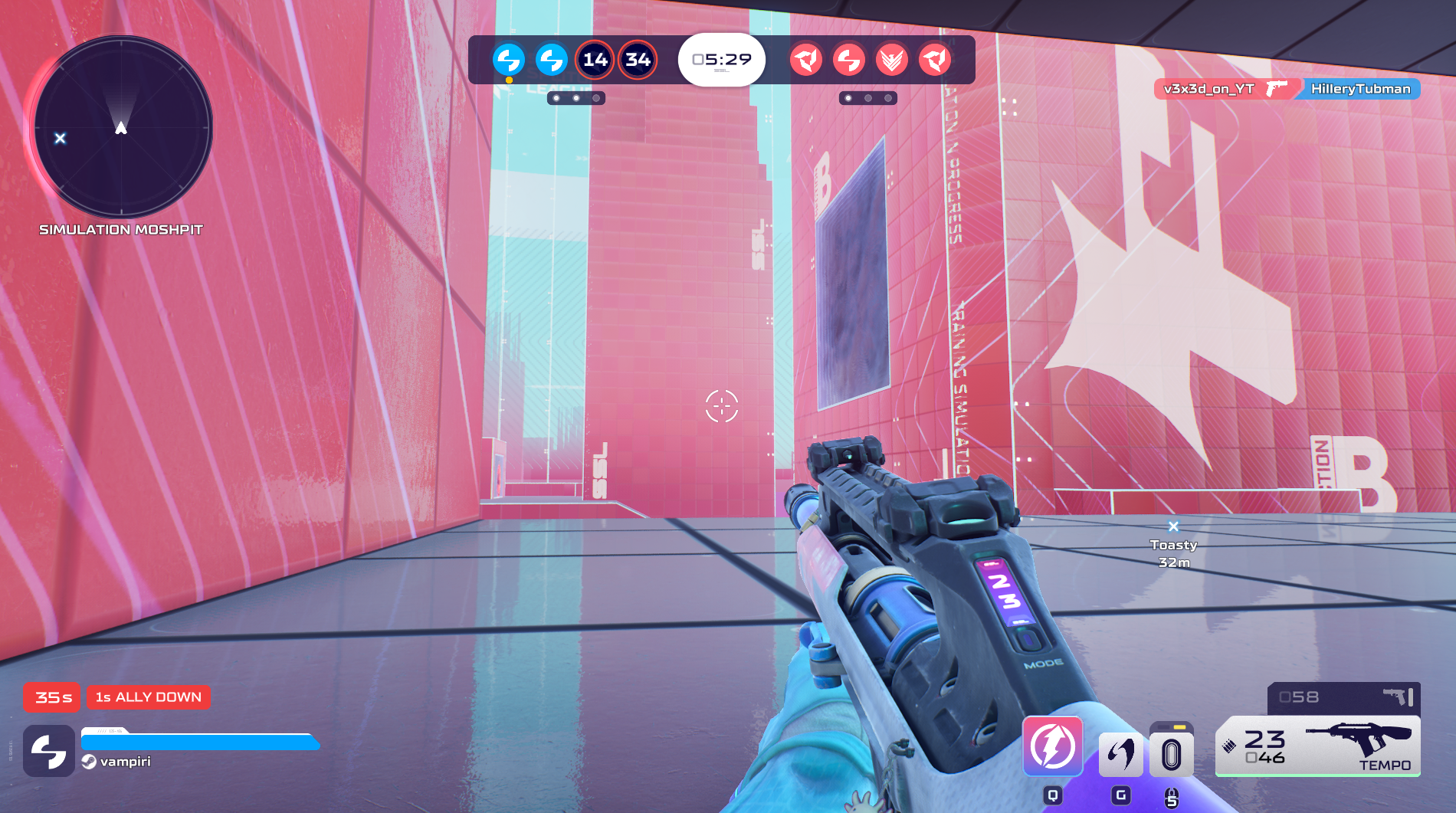Click the v3x3d_on_YT kill feed entry
The height and width of the screenshot is (813, 1456).
point(1208,89)
